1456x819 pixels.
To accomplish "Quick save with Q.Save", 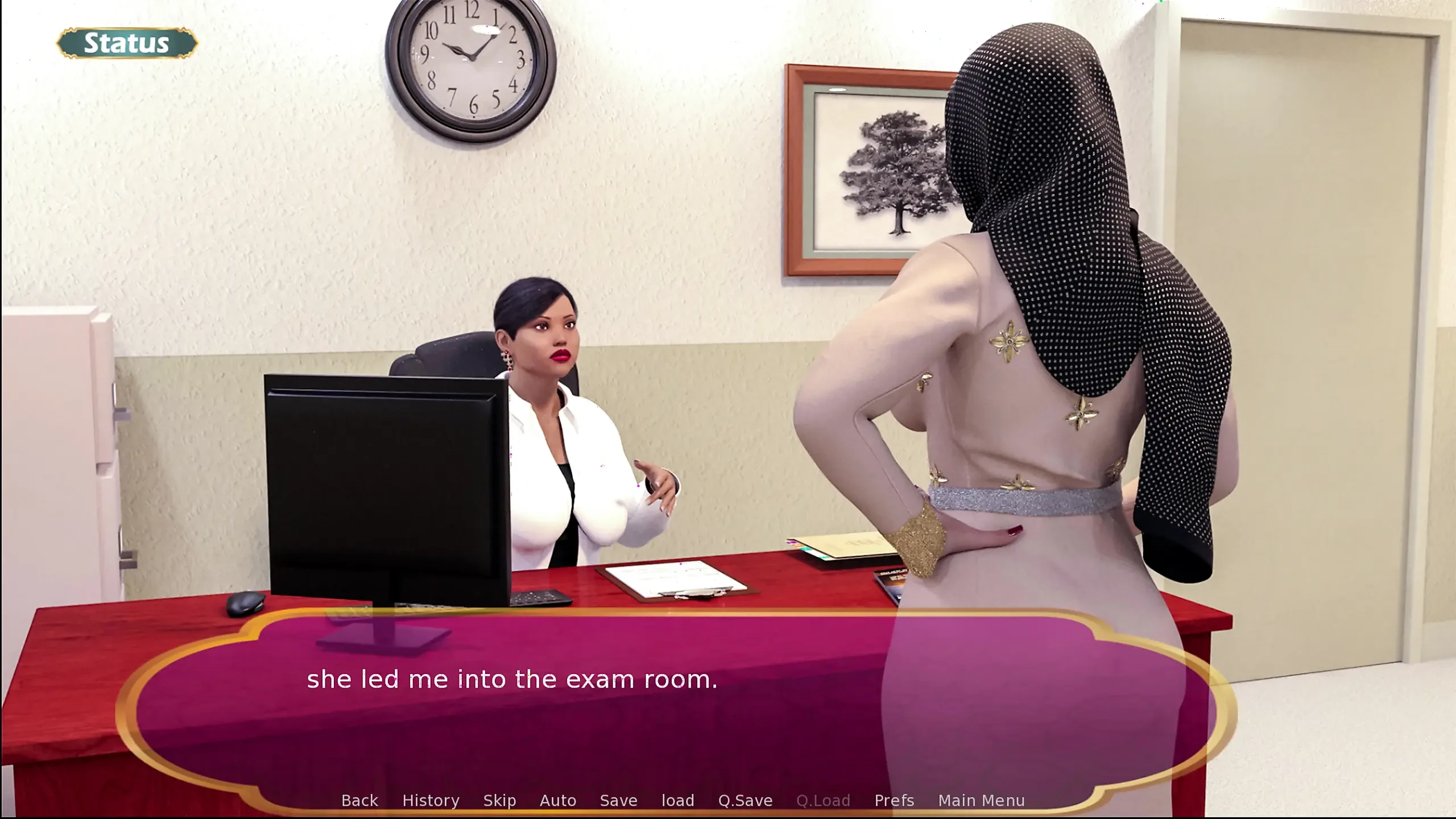I will 745,800.
